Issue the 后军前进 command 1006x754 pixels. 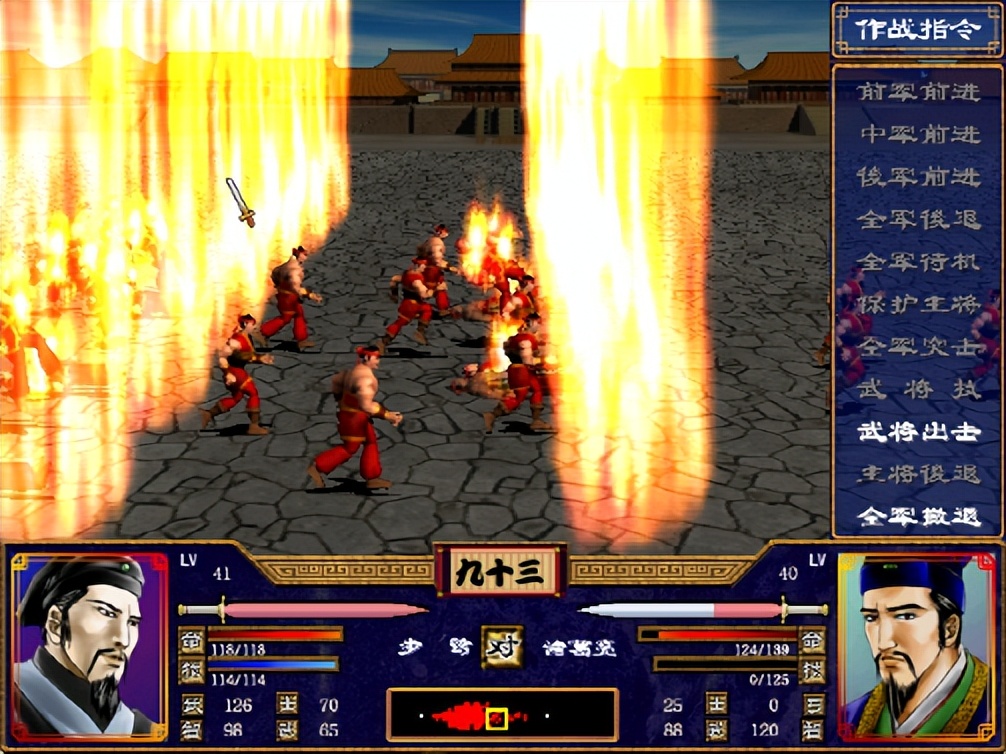tap(918, 176)
